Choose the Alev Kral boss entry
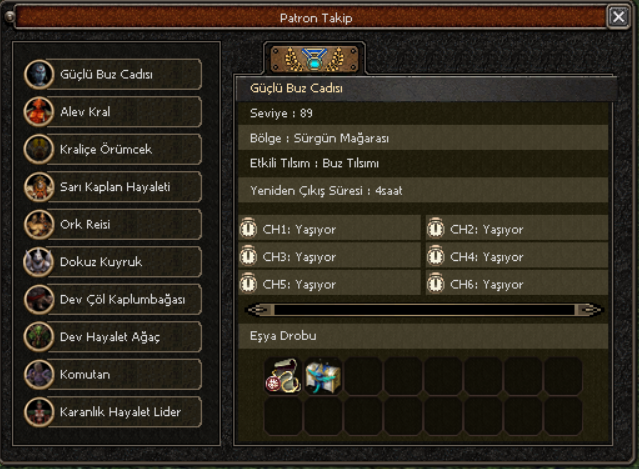The height and width of the screenshot is (469, 639). click(x=113, y=112)
